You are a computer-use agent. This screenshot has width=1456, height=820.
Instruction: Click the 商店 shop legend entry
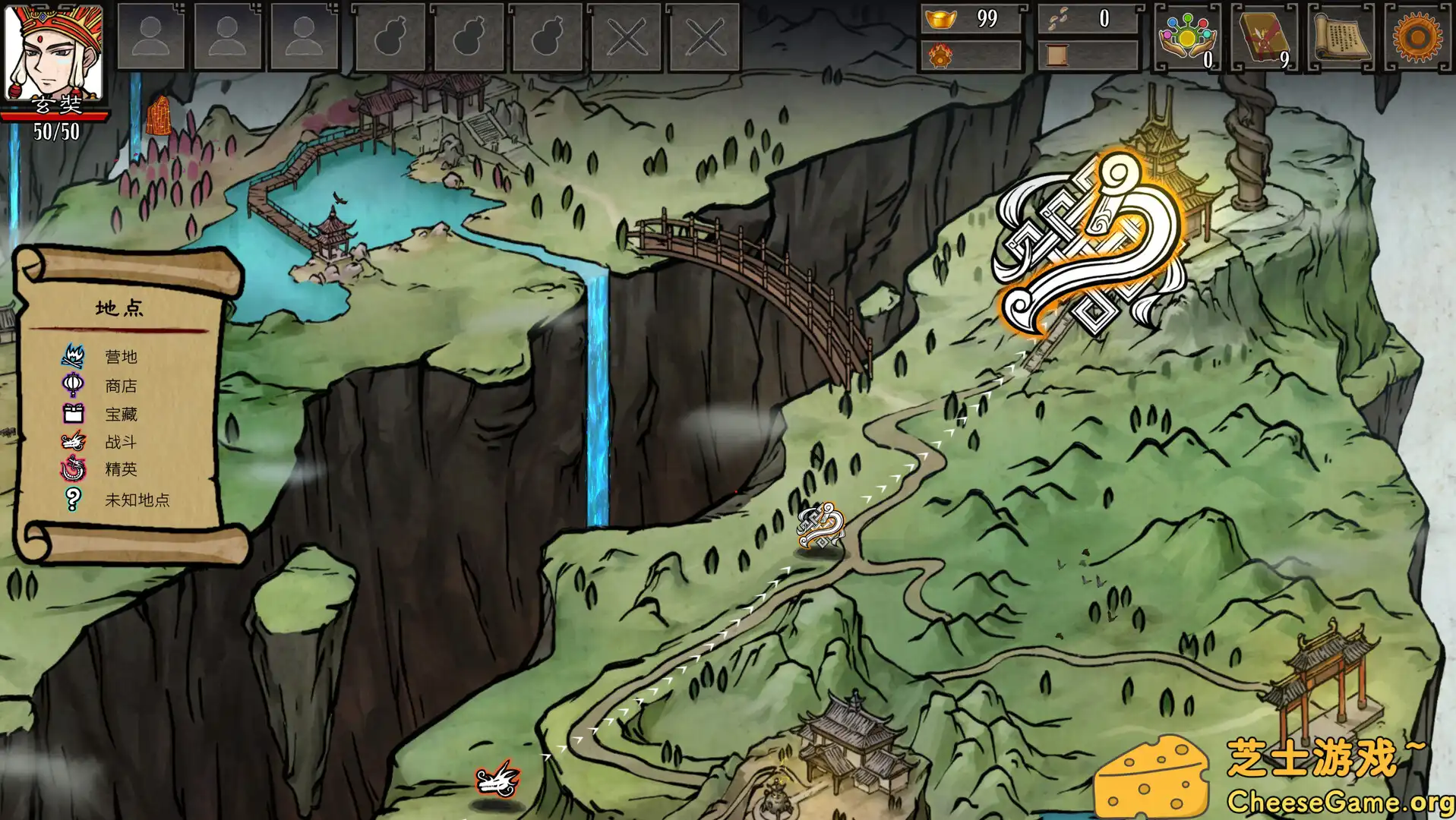[120, 386]
